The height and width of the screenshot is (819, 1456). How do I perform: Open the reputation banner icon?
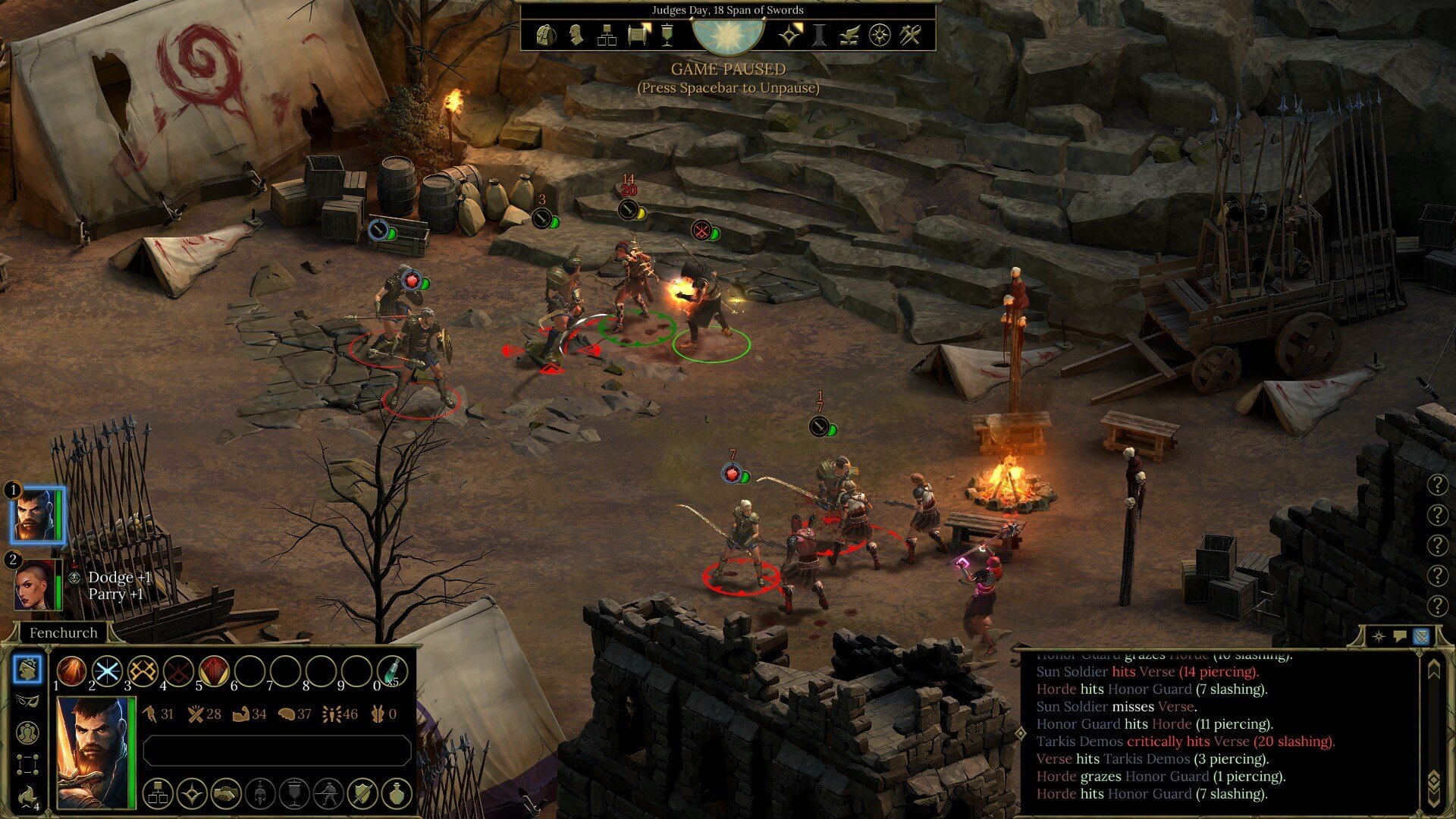(x=667, y=35)
